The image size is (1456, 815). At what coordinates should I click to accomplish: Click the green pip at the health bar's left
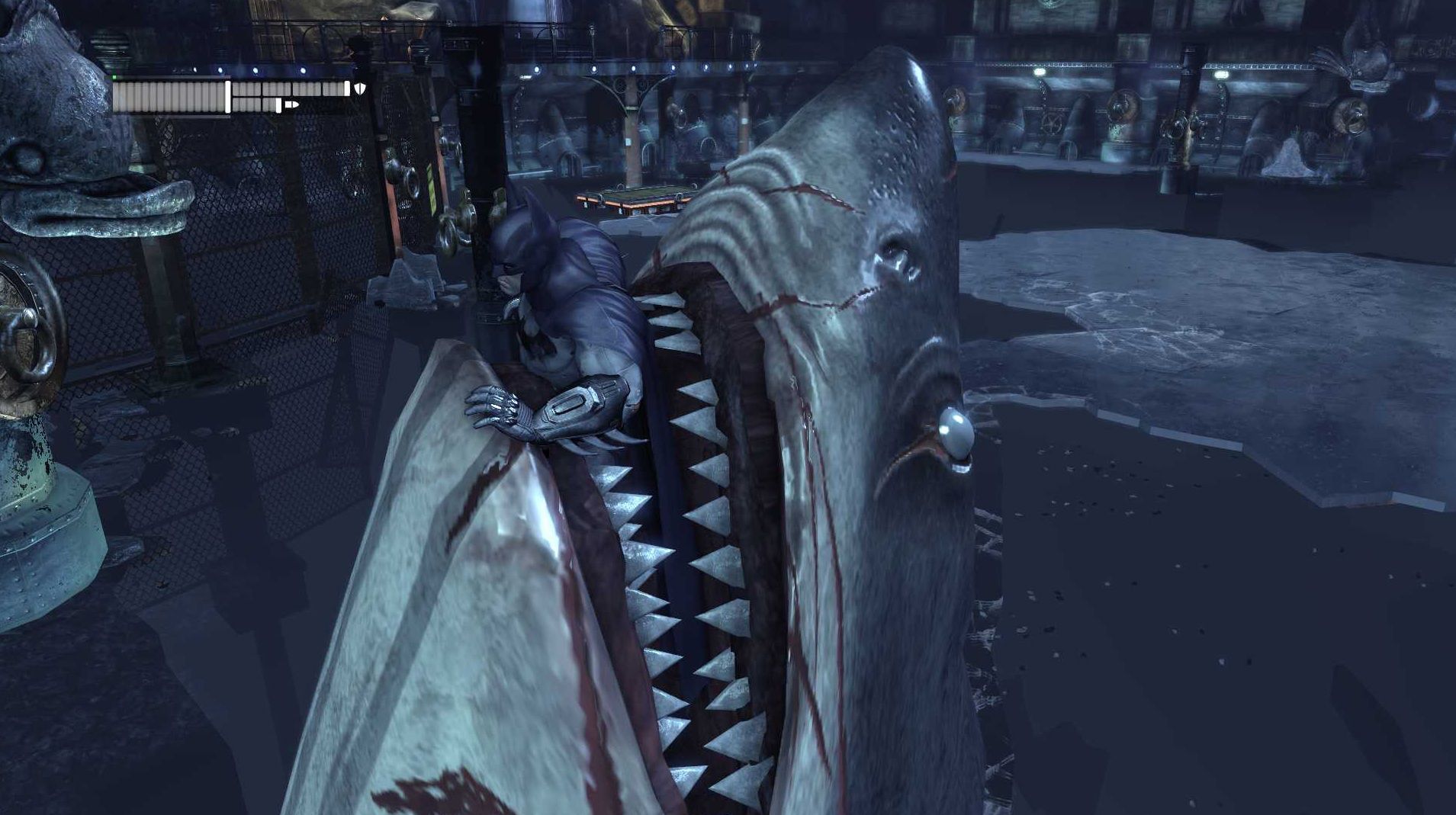point(114,76)
